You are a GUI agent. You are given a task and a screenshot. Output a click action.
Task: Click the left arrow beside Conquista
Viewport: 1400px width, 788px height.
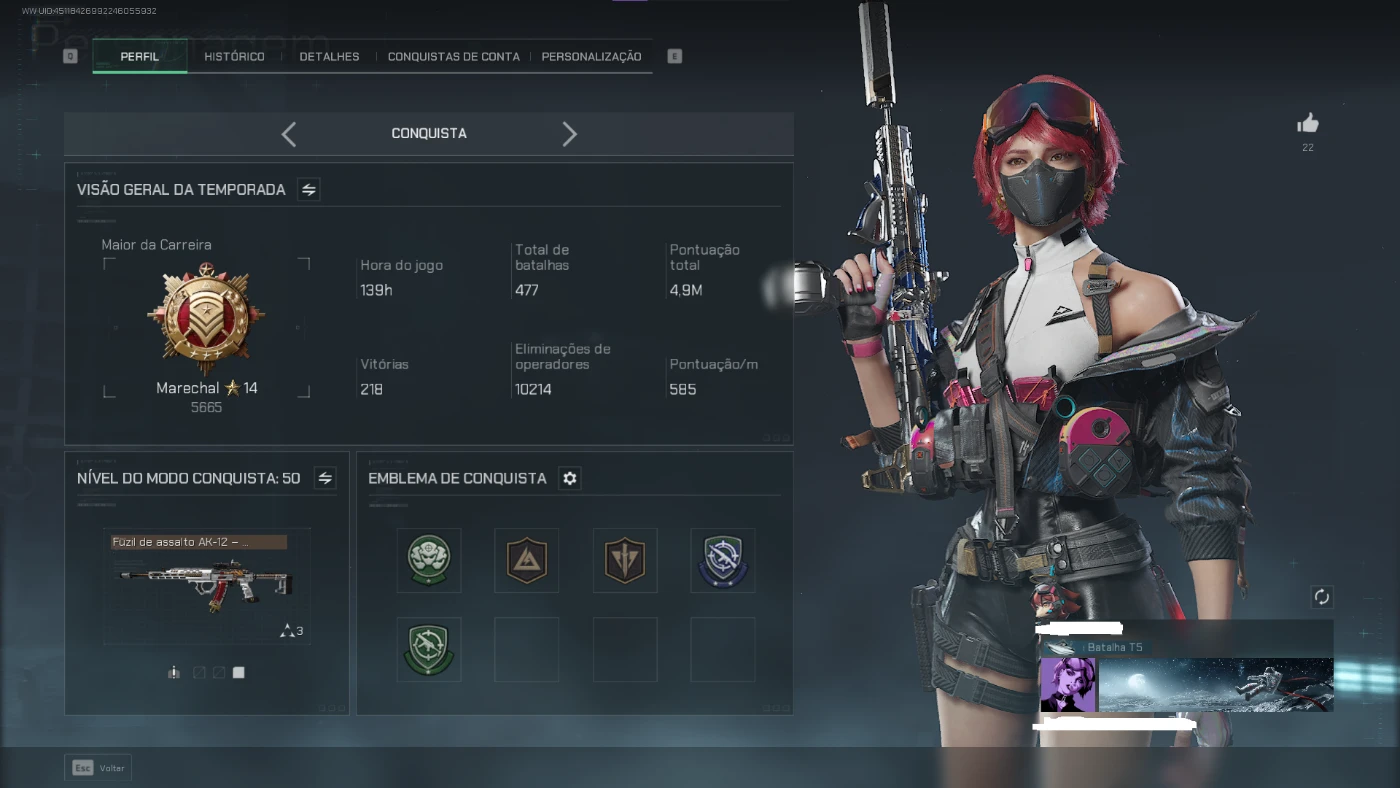click(289, 134)
